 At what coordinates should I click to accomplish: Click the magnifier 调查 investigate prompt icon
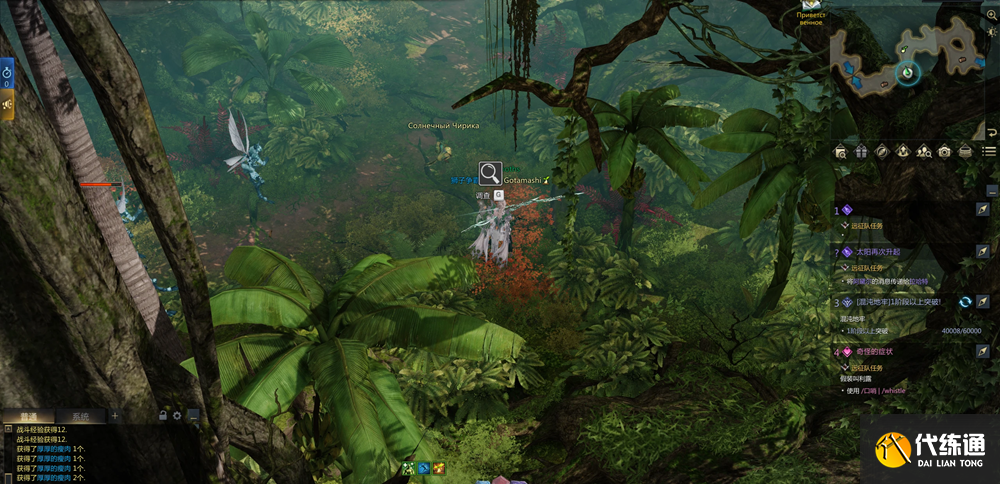489,173
